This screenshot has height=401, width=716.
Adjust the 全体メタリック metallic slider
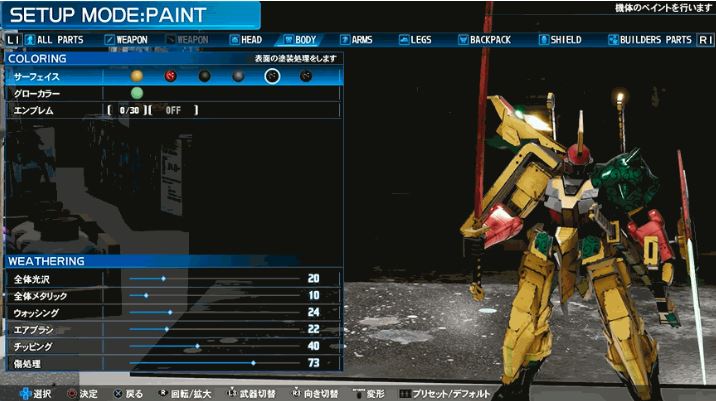pos(146,295)
